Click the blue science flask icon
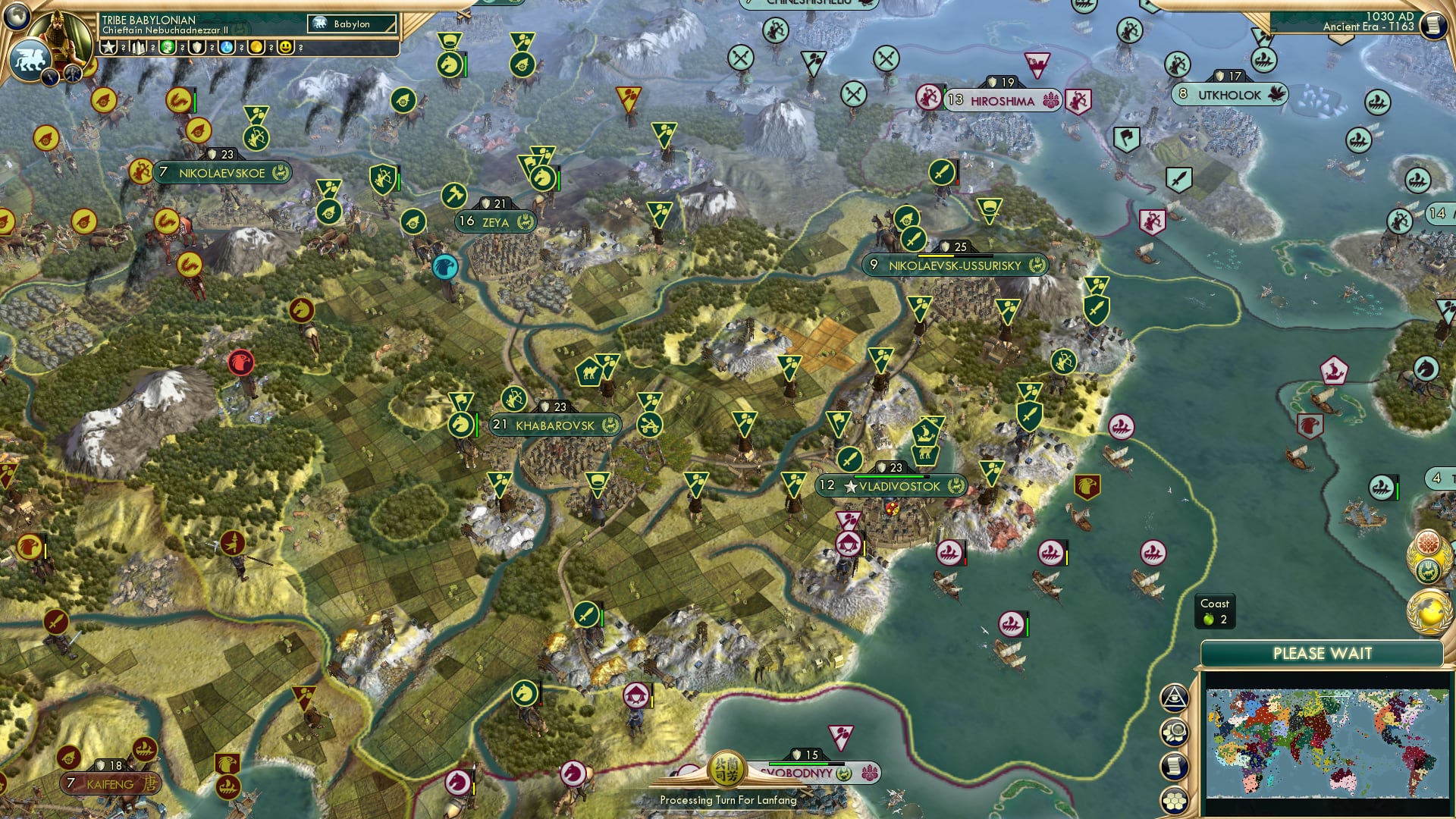Viewport: 1456px width, 819px height. [225, 46]
